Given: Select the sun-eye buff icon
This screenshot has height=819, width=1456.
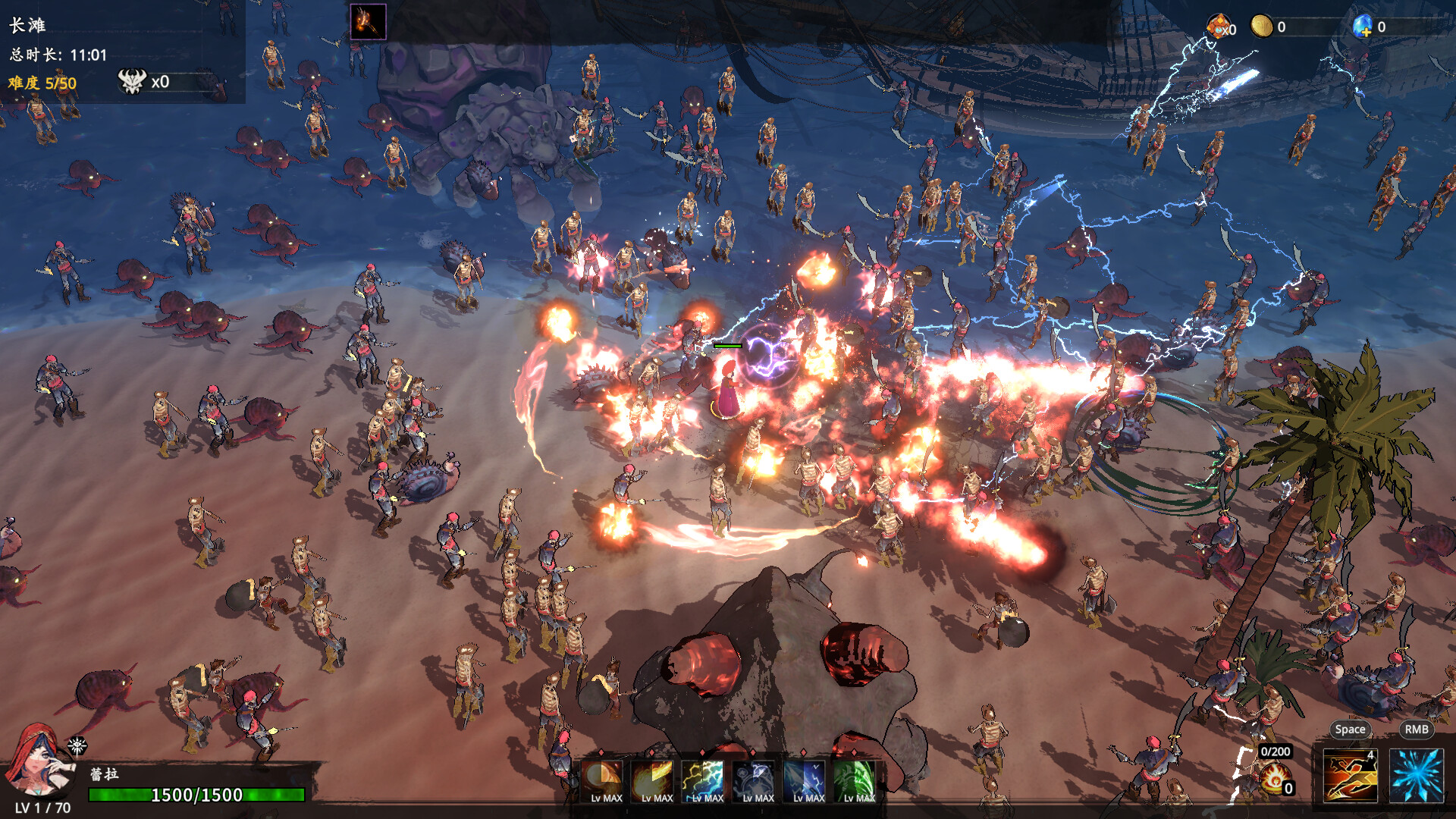Looking at the screenshot, I should [77, 746].
